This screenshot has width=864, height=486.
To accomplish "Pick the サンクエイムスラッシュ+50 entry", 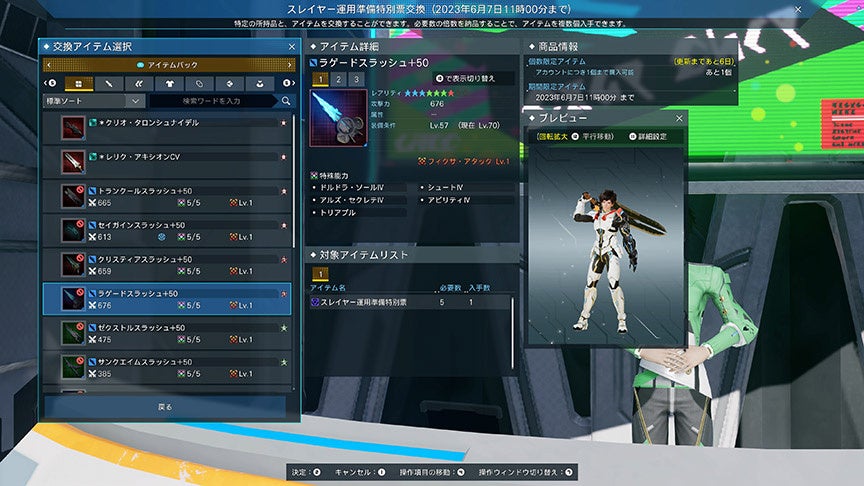I will (168, 367).
